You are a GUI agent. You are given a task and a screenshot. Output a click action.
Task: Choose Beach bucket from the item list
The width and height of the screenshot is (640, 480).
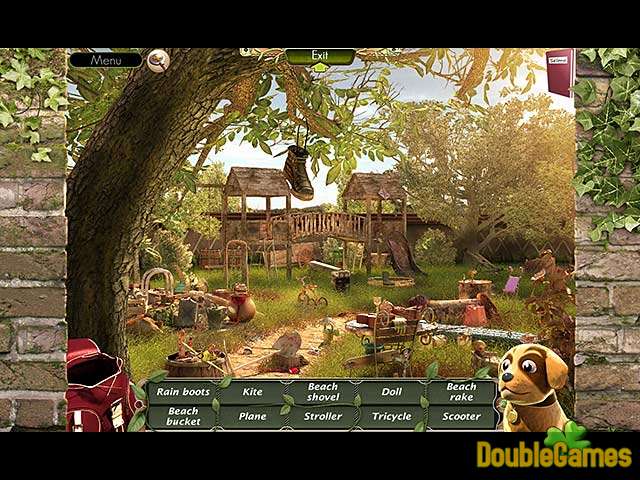coord(184,416)
